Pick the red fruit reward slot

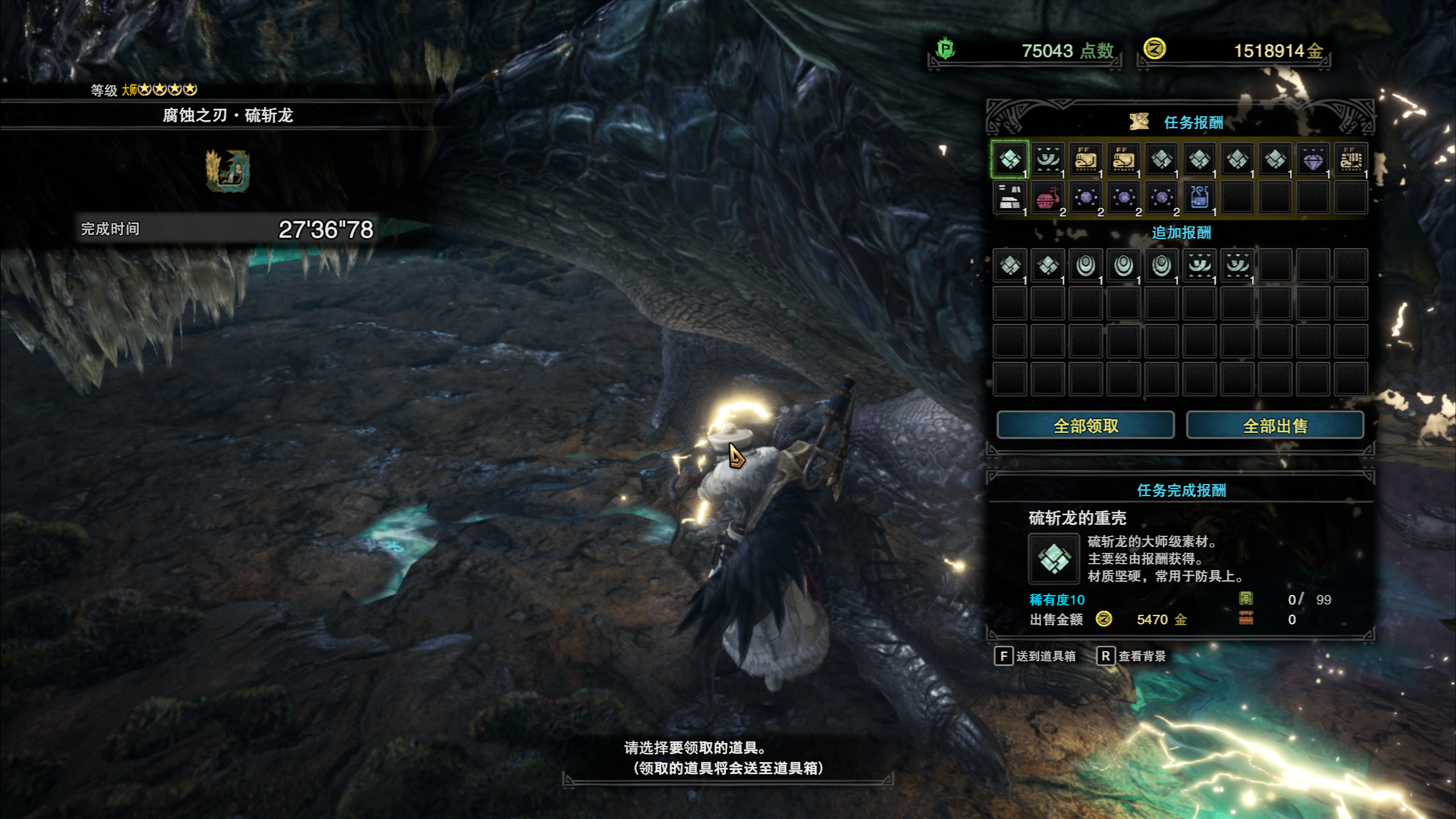(1047, 198)
